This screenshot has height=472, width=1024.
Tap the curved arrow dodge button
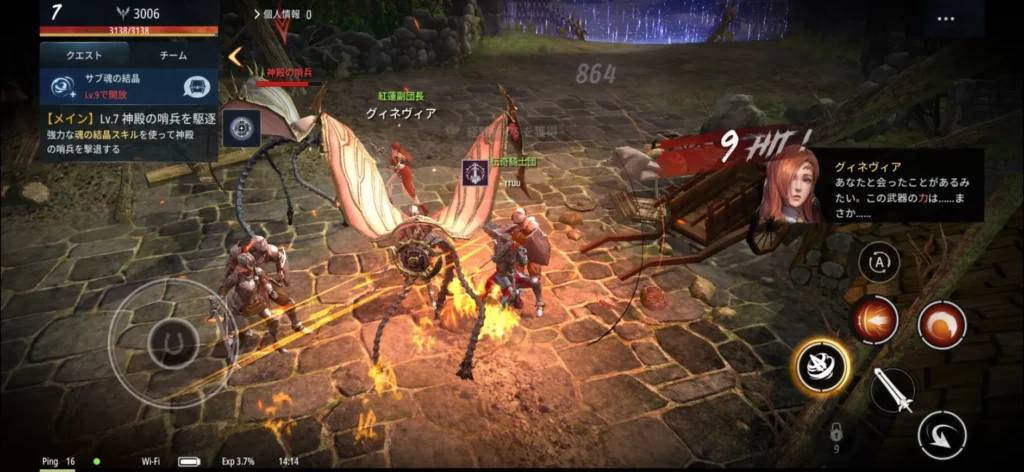click(x=942, y=433)
